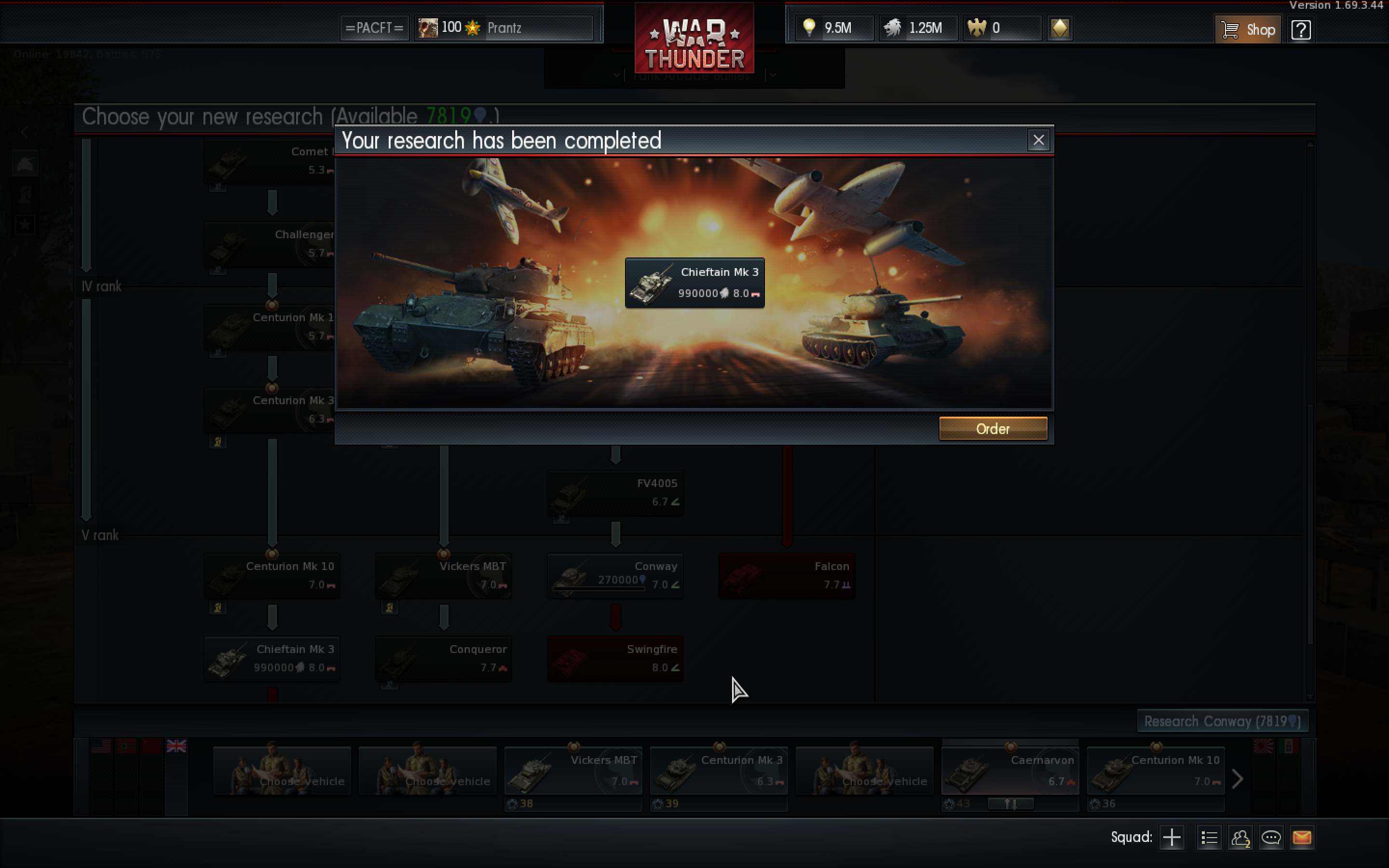Open the Shop
Screen dimensions: 1389x868
click(x=1247, y=29)
